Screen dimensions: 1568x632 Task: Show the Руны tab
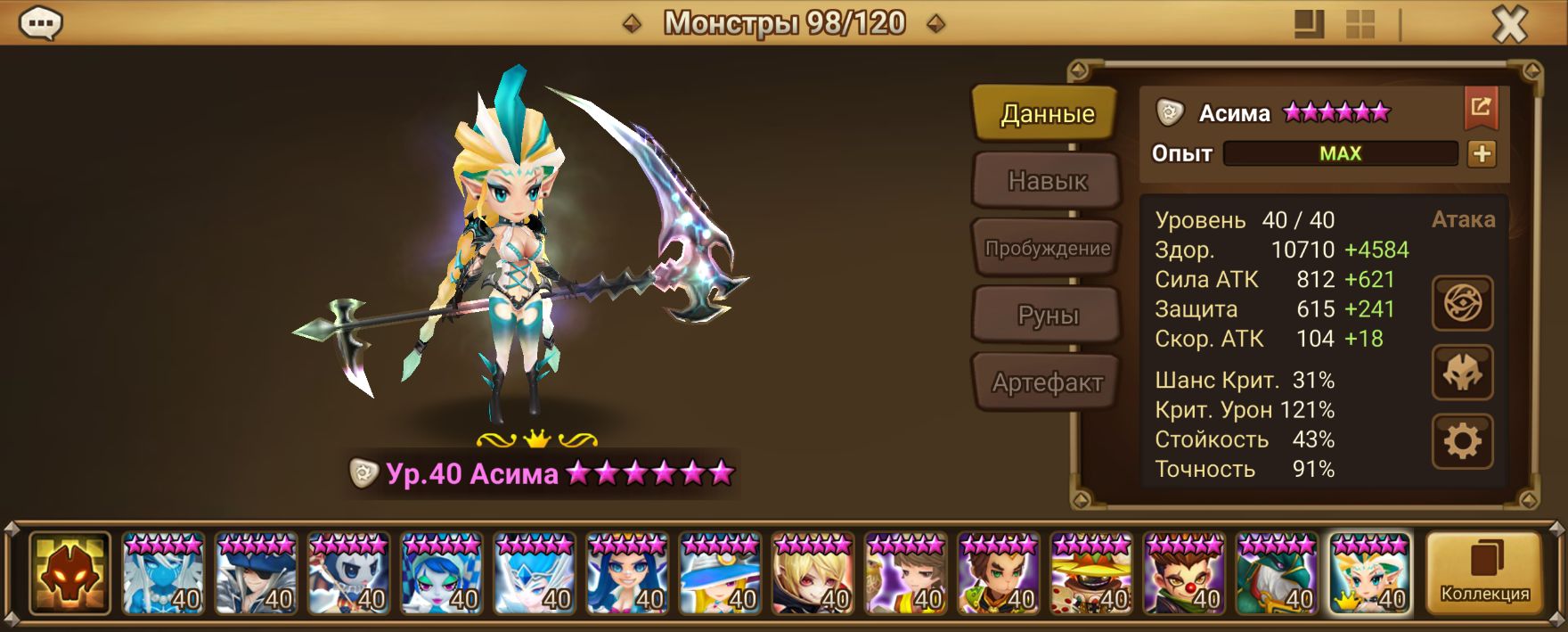[1047, 316]
